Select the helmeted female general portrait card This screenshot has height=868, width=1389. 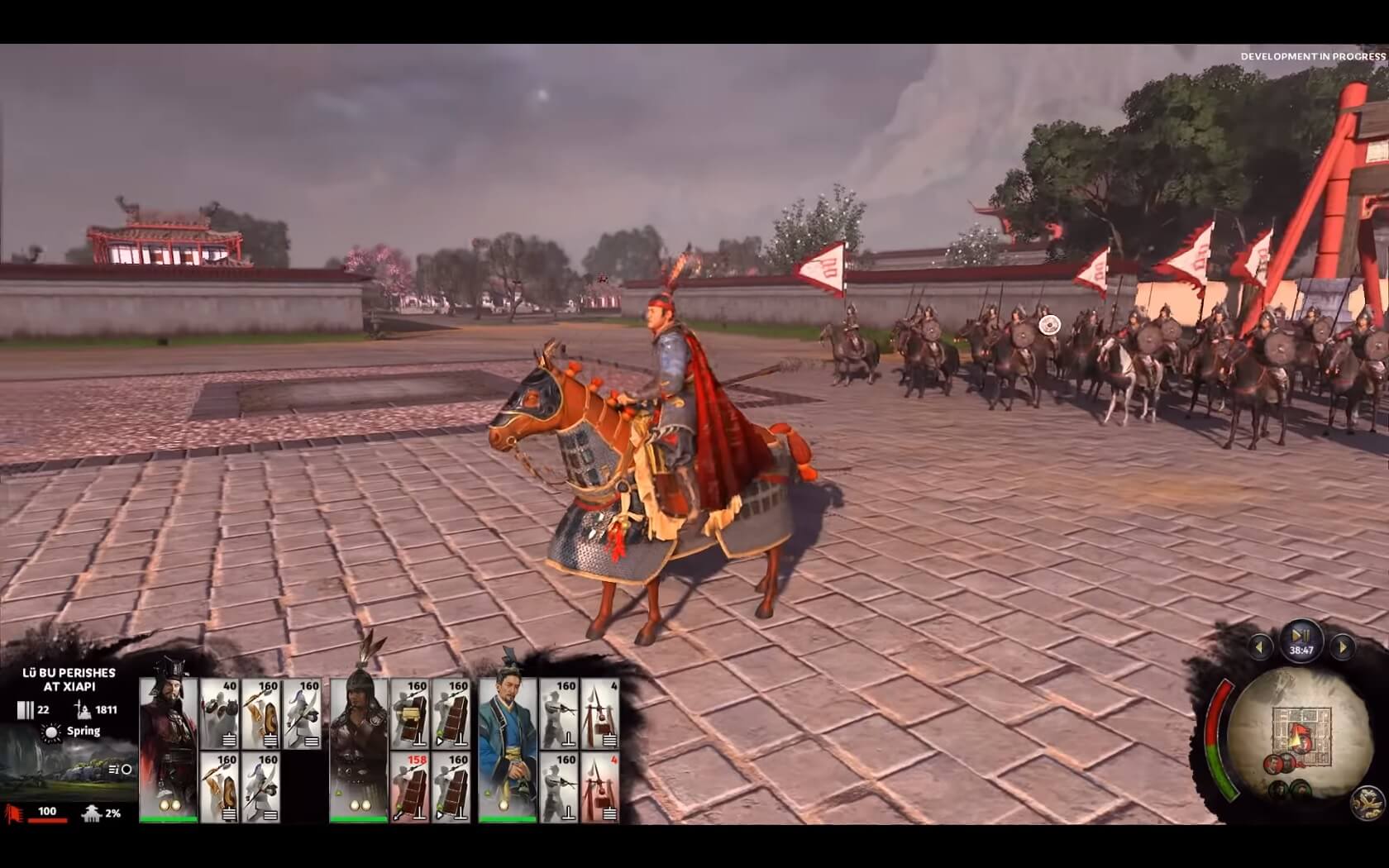[x=358, y=749]
